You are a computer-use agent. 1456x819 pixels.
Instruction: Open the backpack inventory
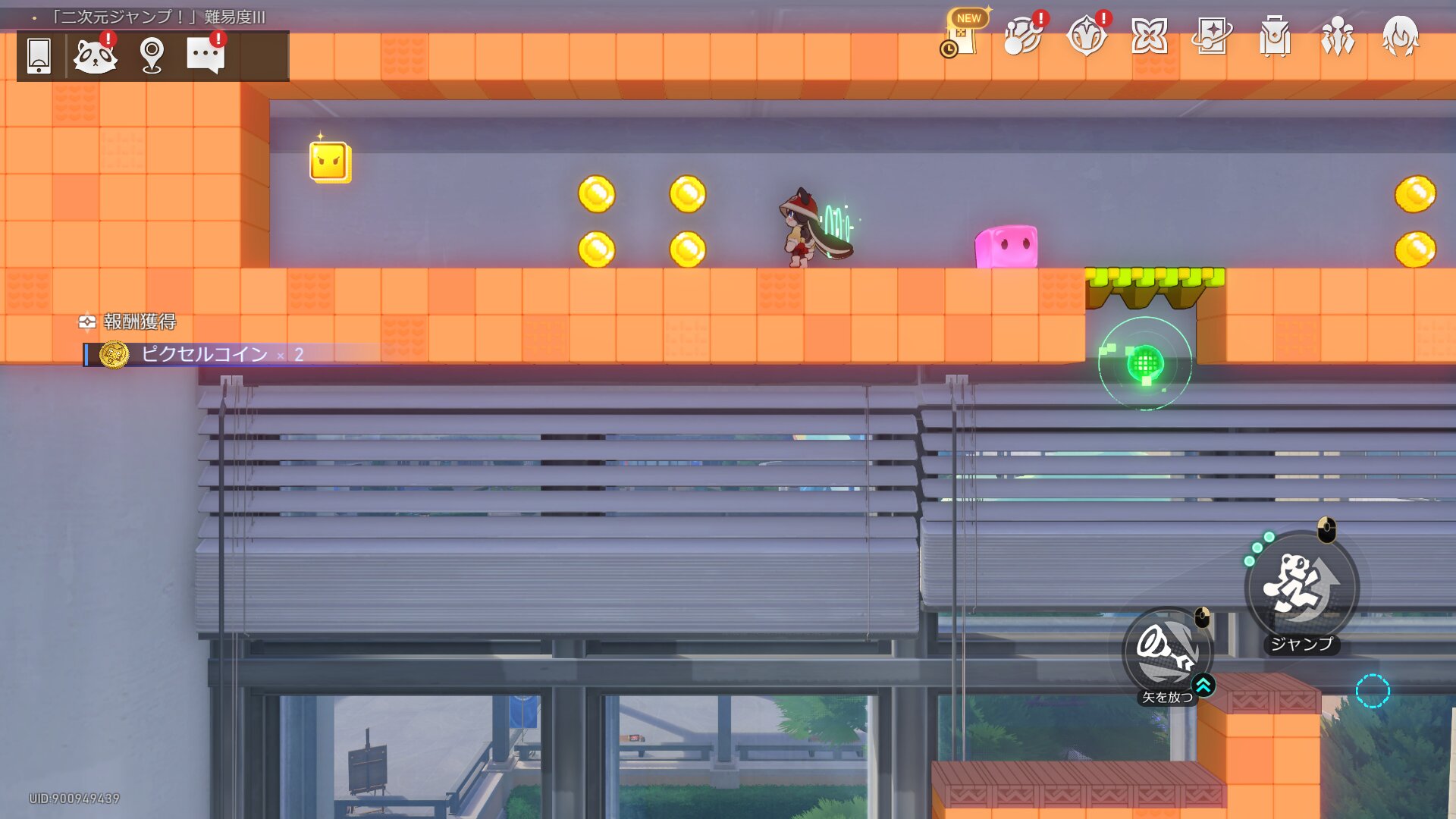(1275, 36)
